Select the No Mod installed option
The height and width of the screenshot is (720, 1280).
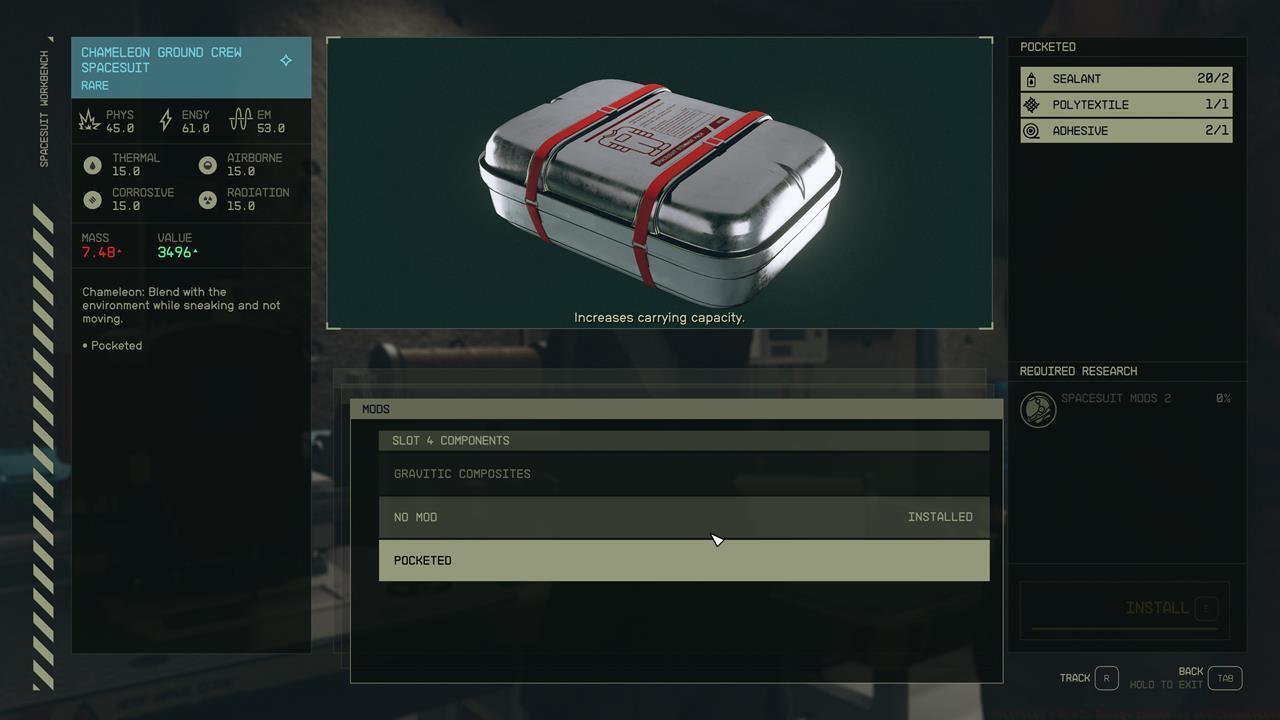[684, 517]
